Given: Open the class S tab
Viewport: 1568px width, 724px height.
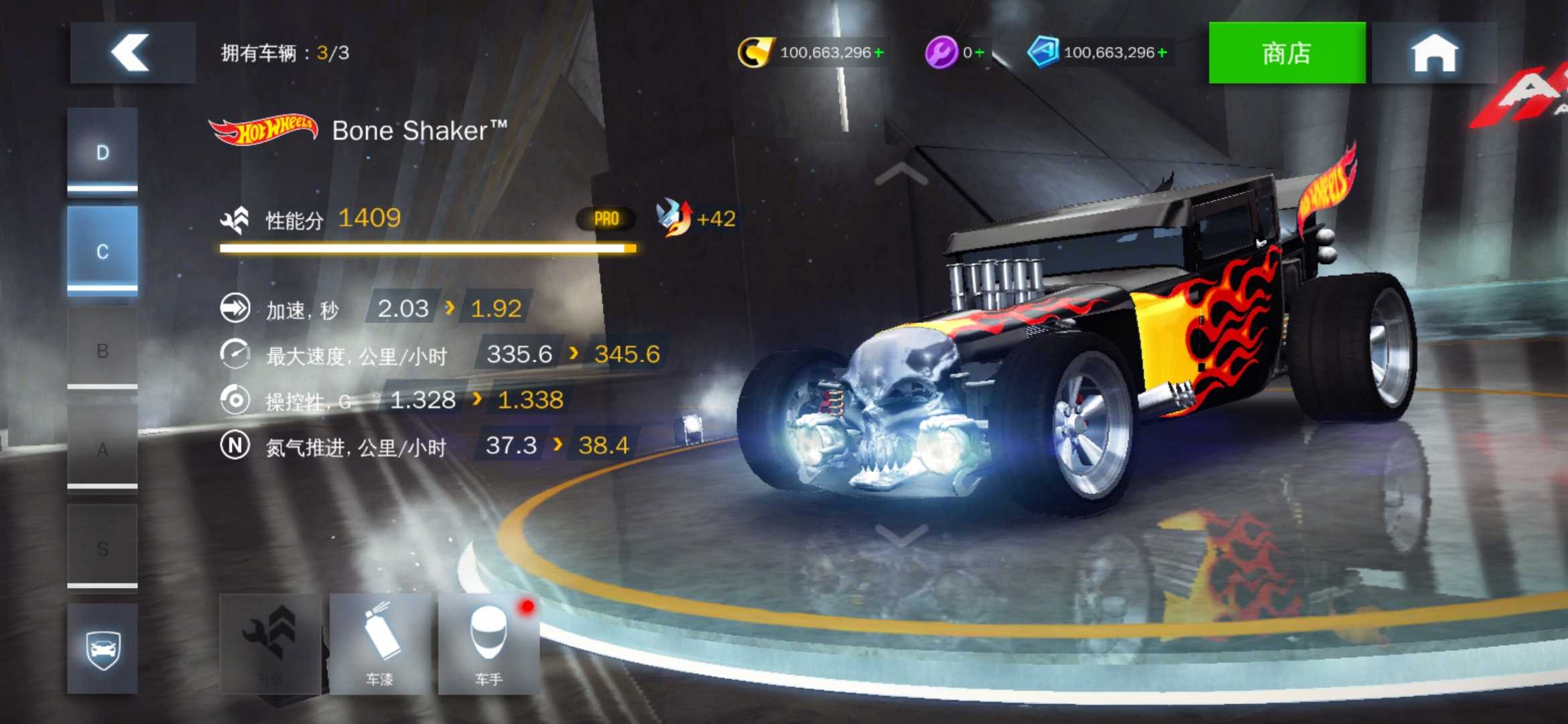Looking at the screenshot, I should click(x=103, y=548).
